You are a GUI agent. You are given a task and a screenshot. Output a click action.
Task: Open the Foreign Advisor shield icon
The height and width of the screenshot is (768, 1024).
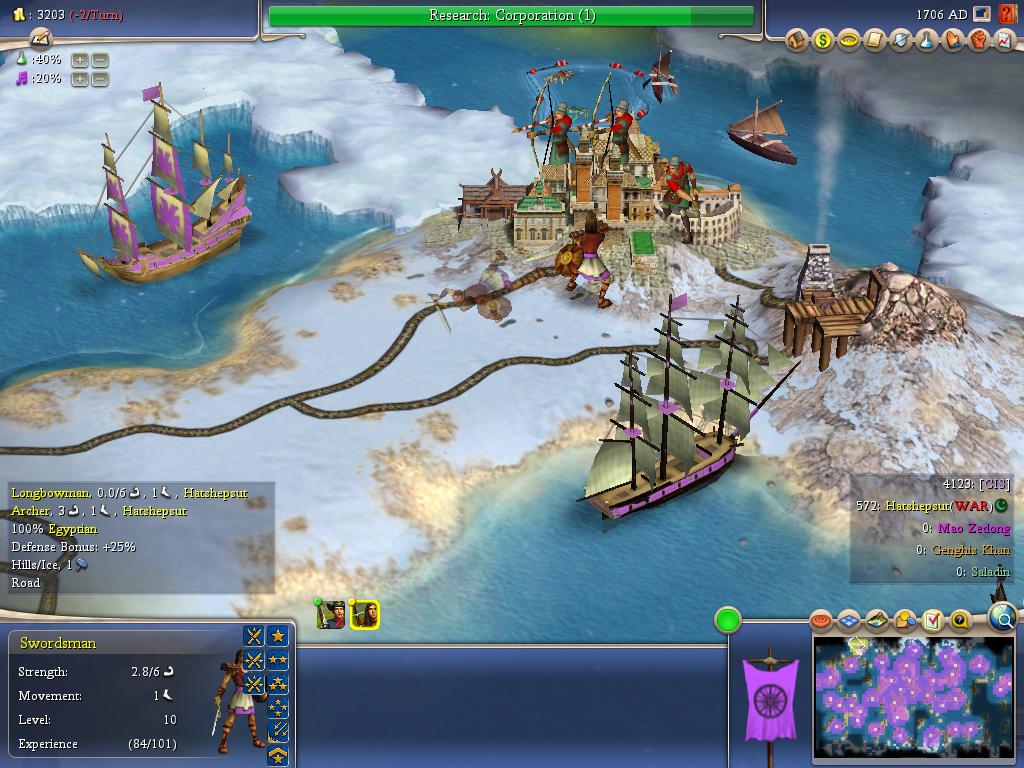[x=901, y=41]
